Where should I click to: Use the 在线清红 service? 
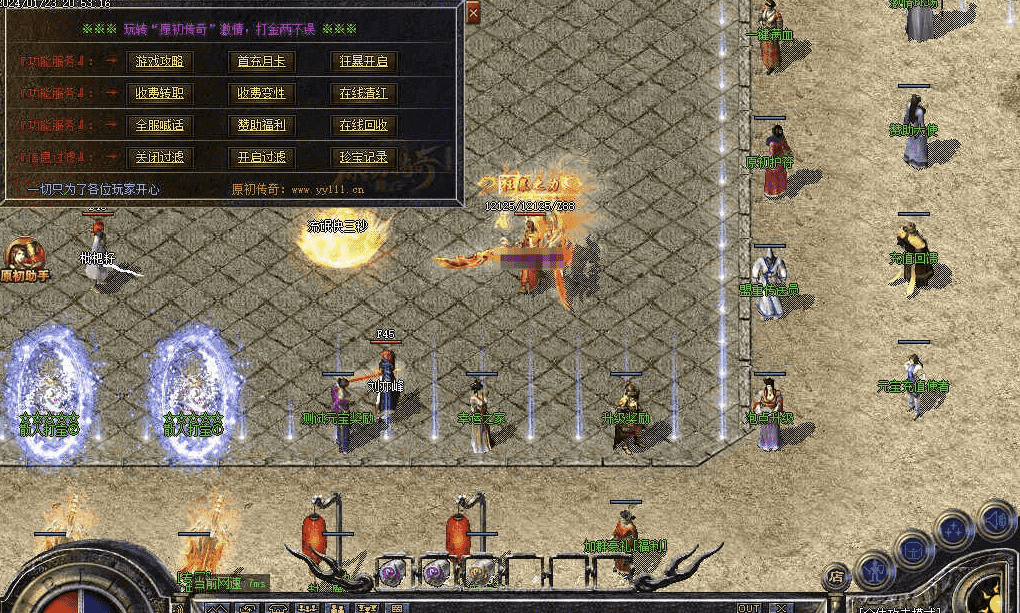[x=364, y=93]
